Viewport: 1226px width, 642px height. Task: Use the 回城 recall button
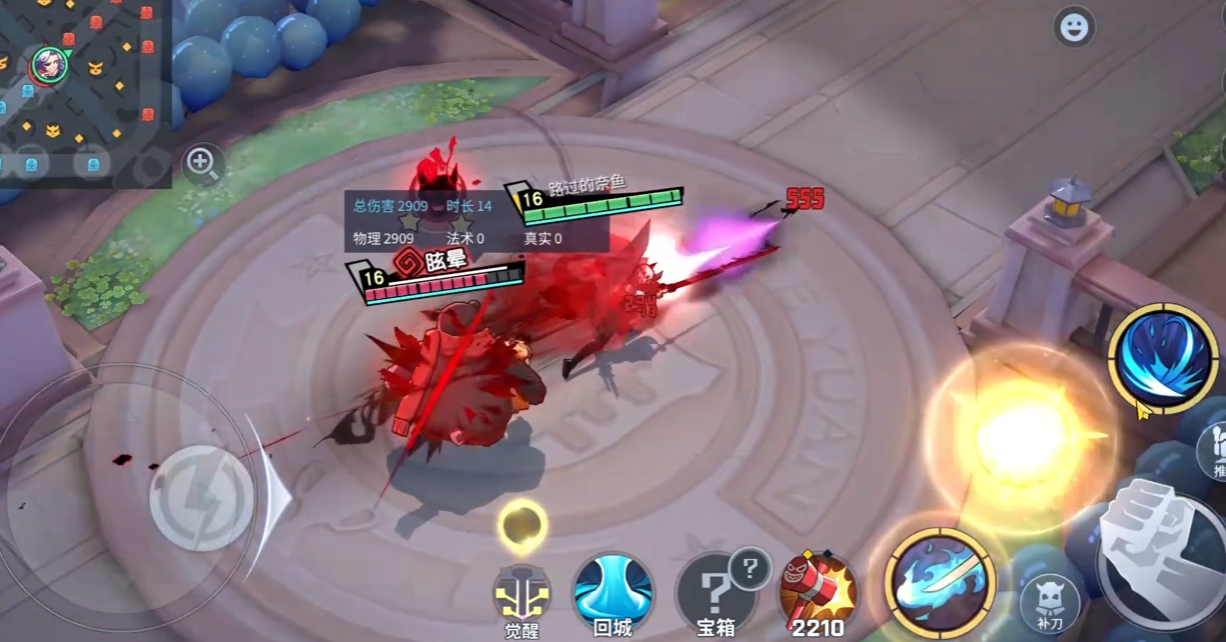612,592
